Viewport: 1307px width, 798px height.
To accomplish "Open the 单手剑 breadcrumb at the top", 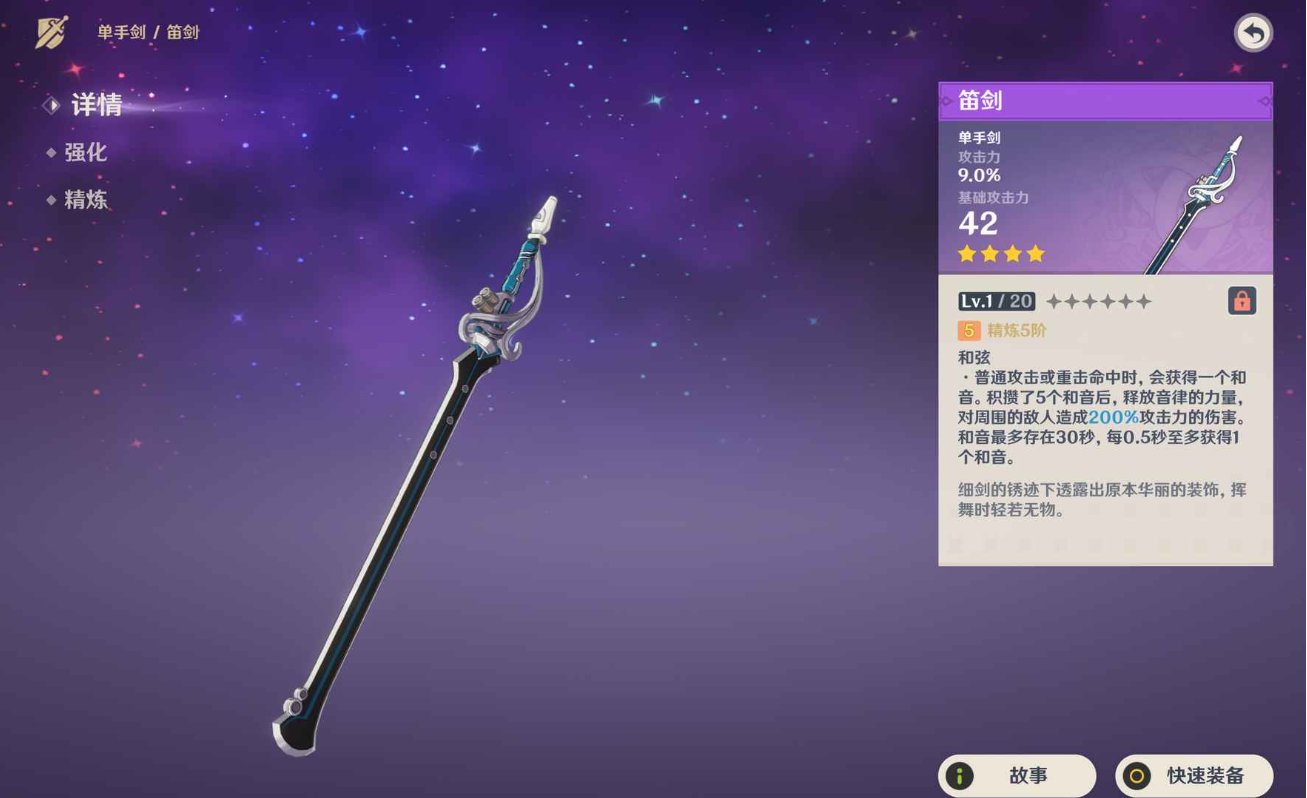I will [123, 31].
